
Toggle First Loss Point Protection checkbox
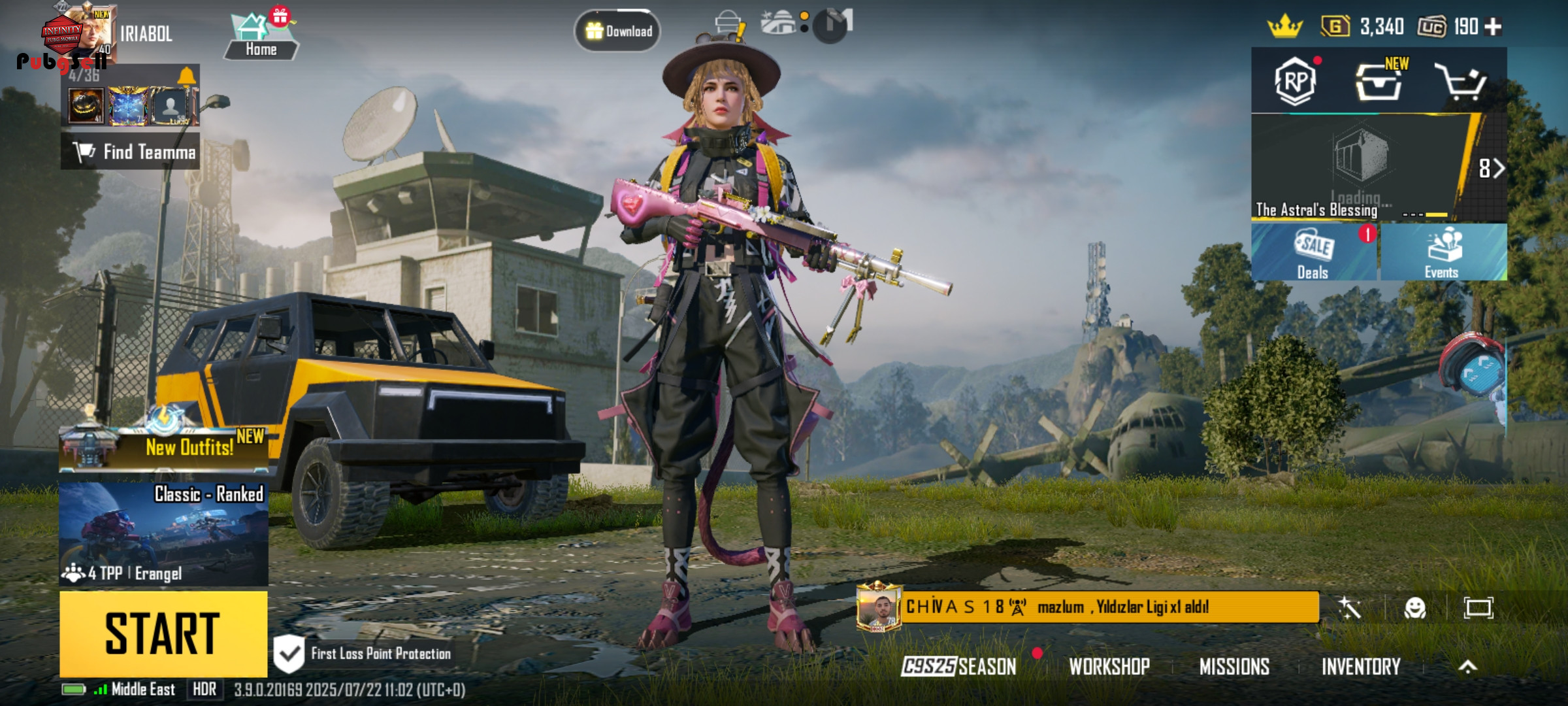(289, 653)
